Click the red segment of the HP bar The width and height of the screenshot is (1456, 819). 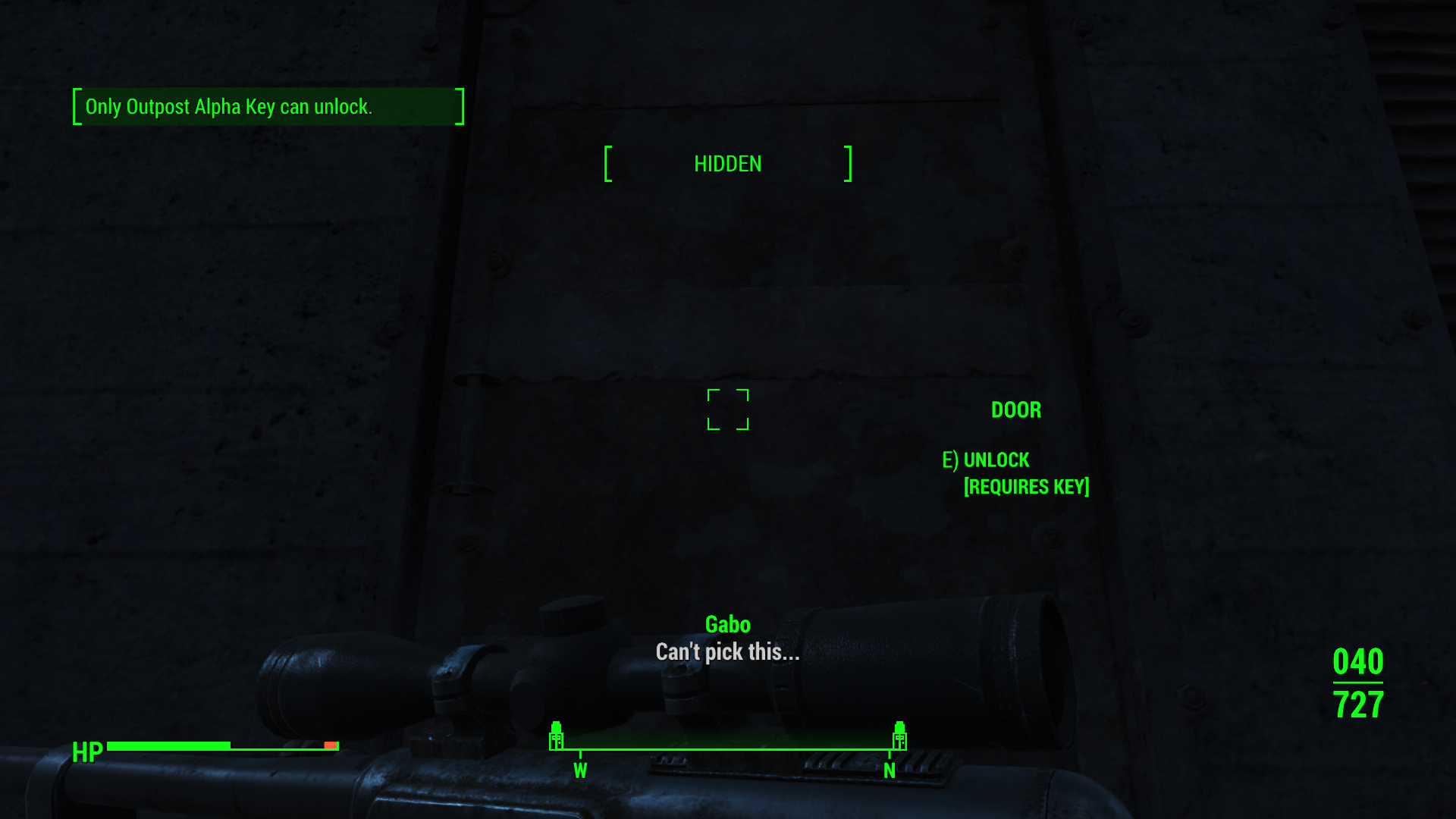click(x=331, y=745)
